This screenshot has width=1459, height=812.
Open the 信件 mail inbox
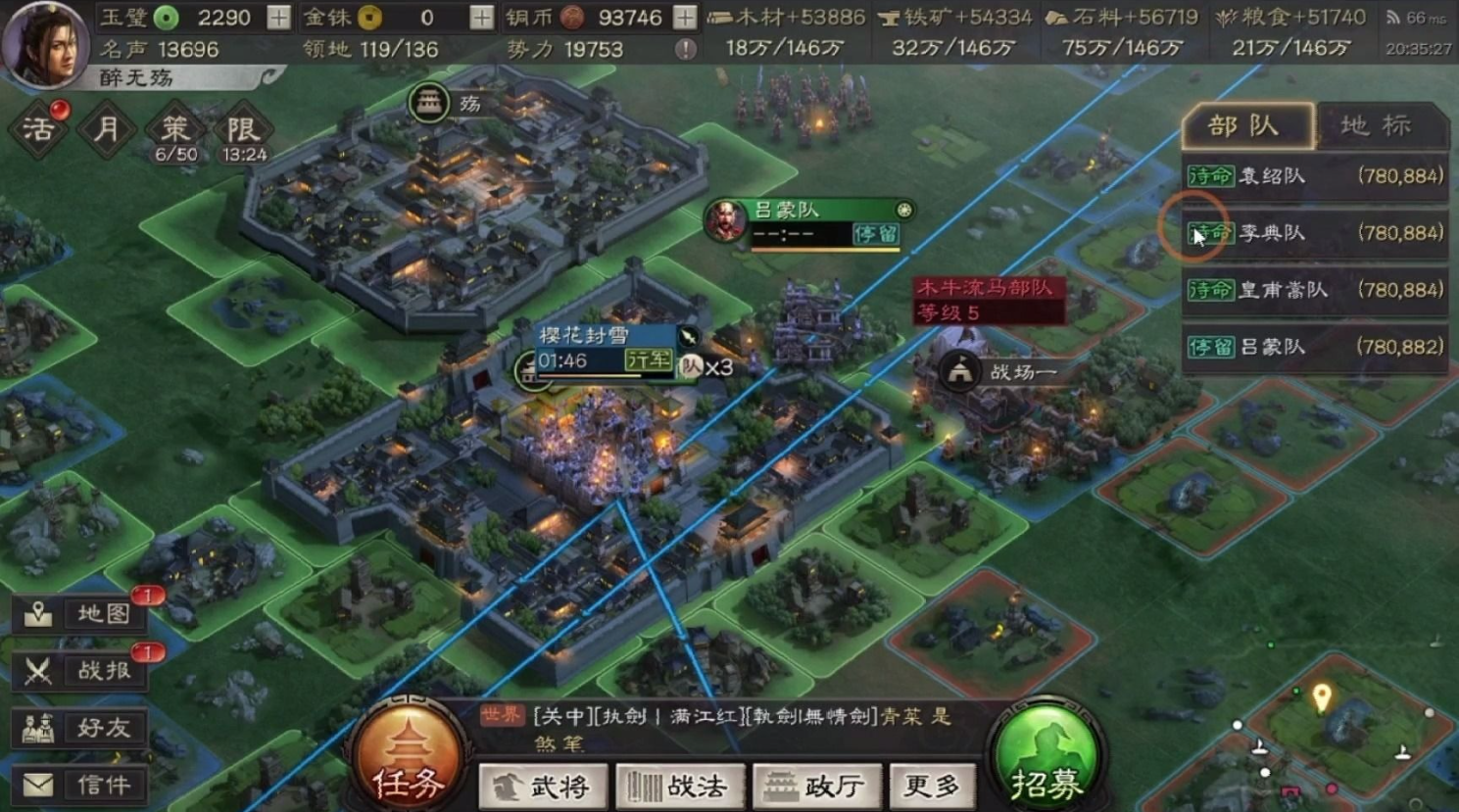coord(78,784)
